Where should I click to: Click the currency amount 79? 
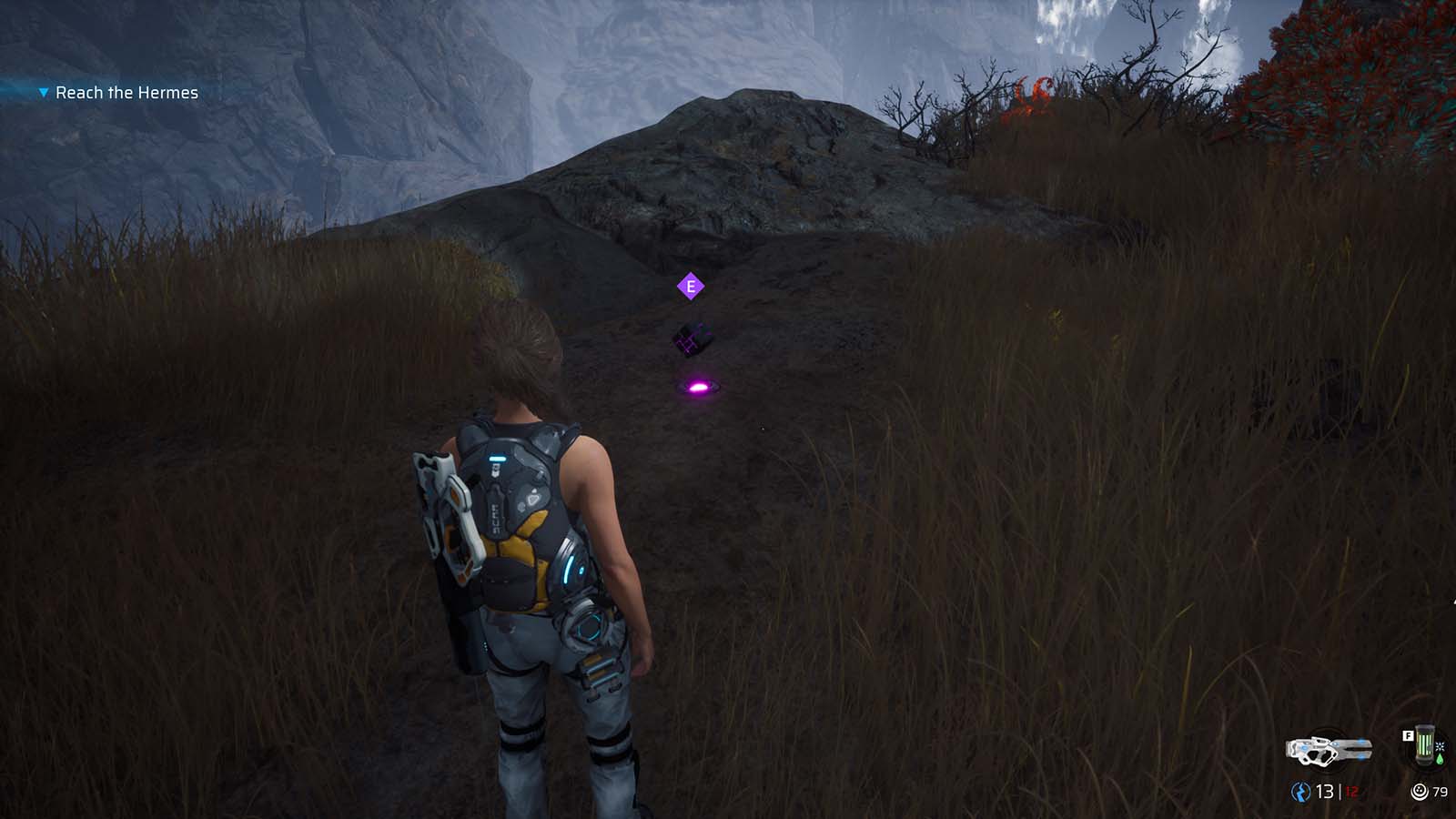[x=1440, y=791]
